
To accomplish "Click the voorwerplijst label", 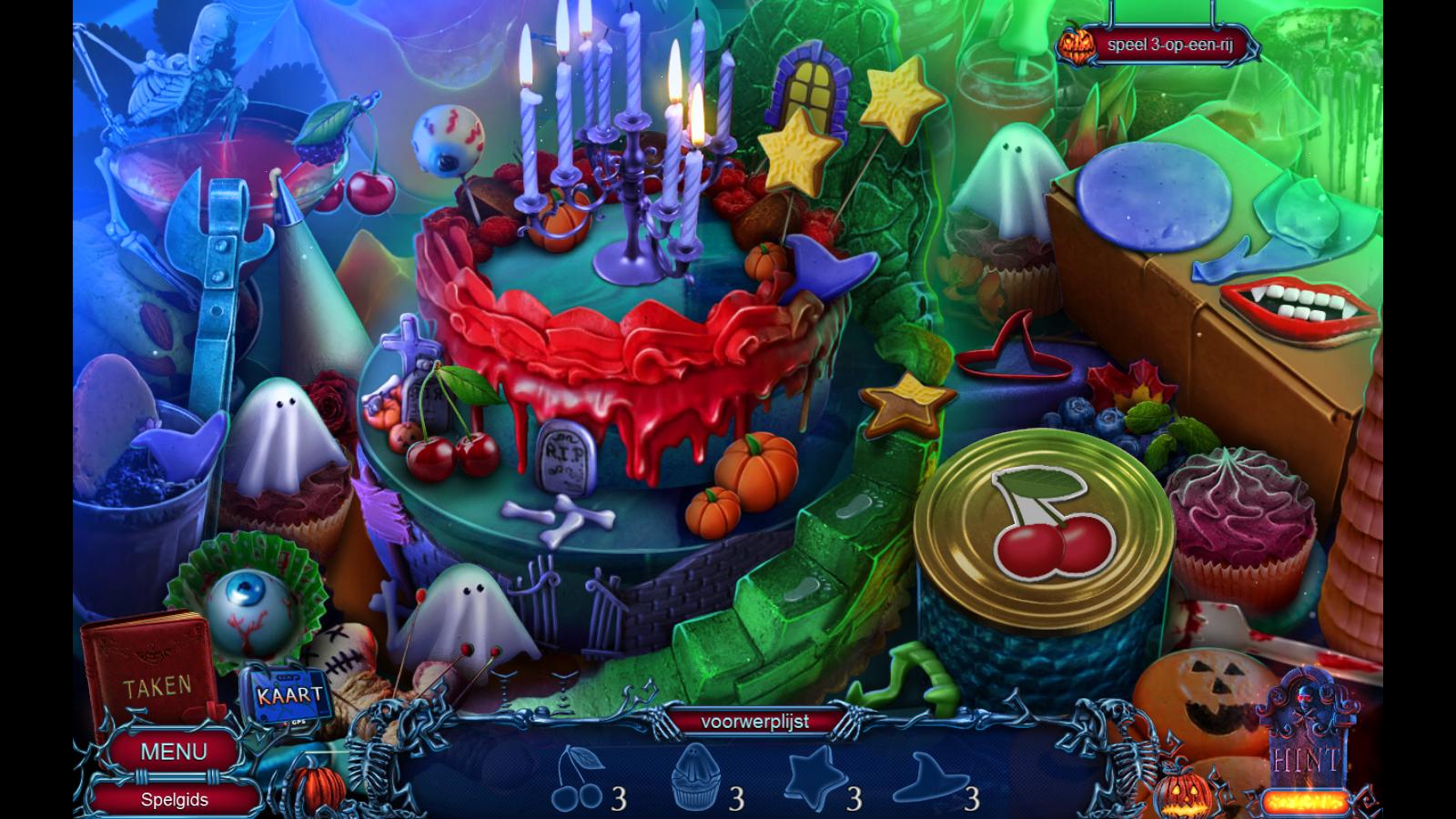I will pos(754,722).
